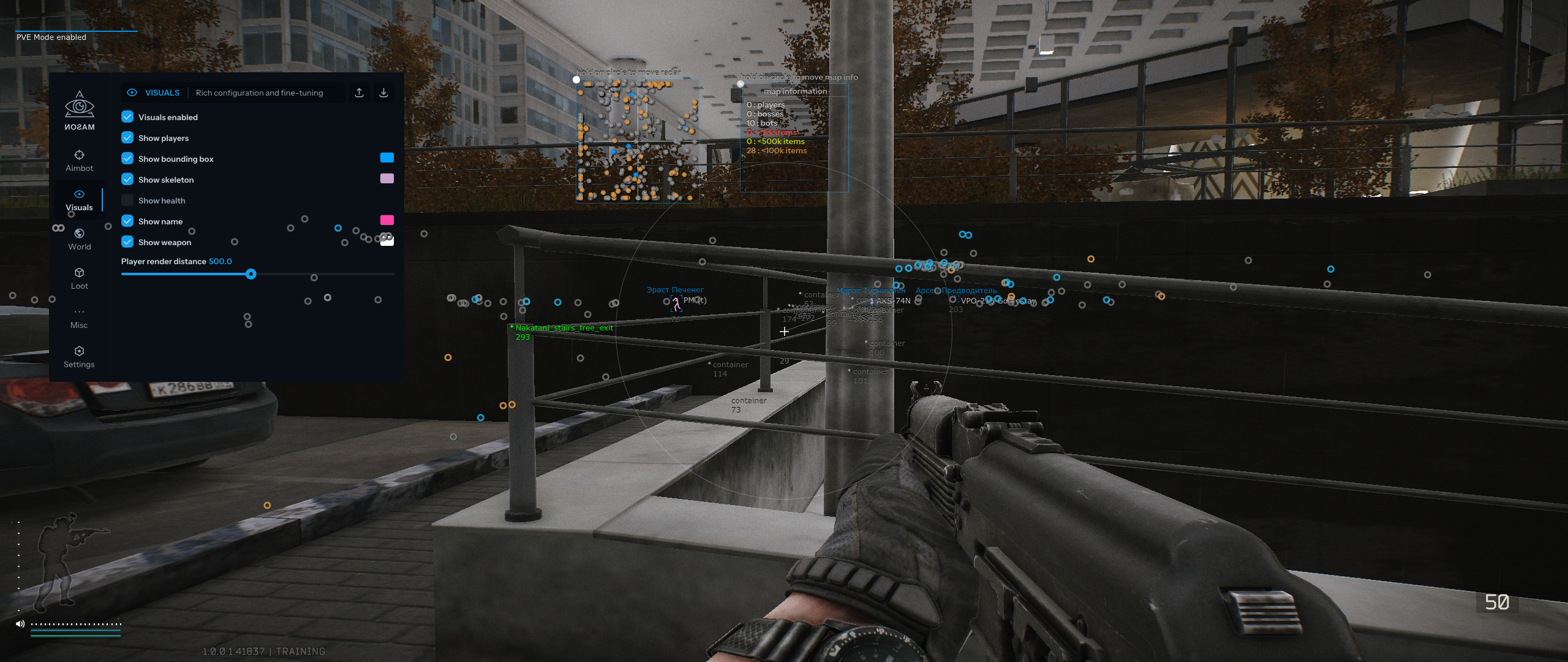Uncheck Show bounding box
The width and height of the screenshot is (1568, 662).
click(127, 158)
